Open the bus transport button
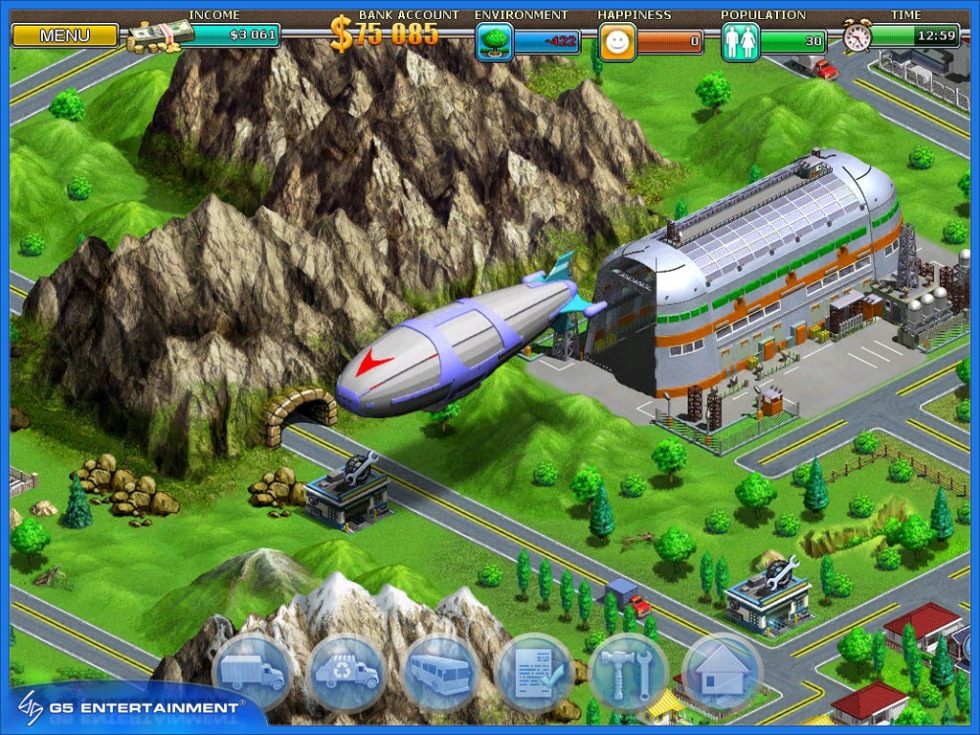 click(x=440, y=672)
